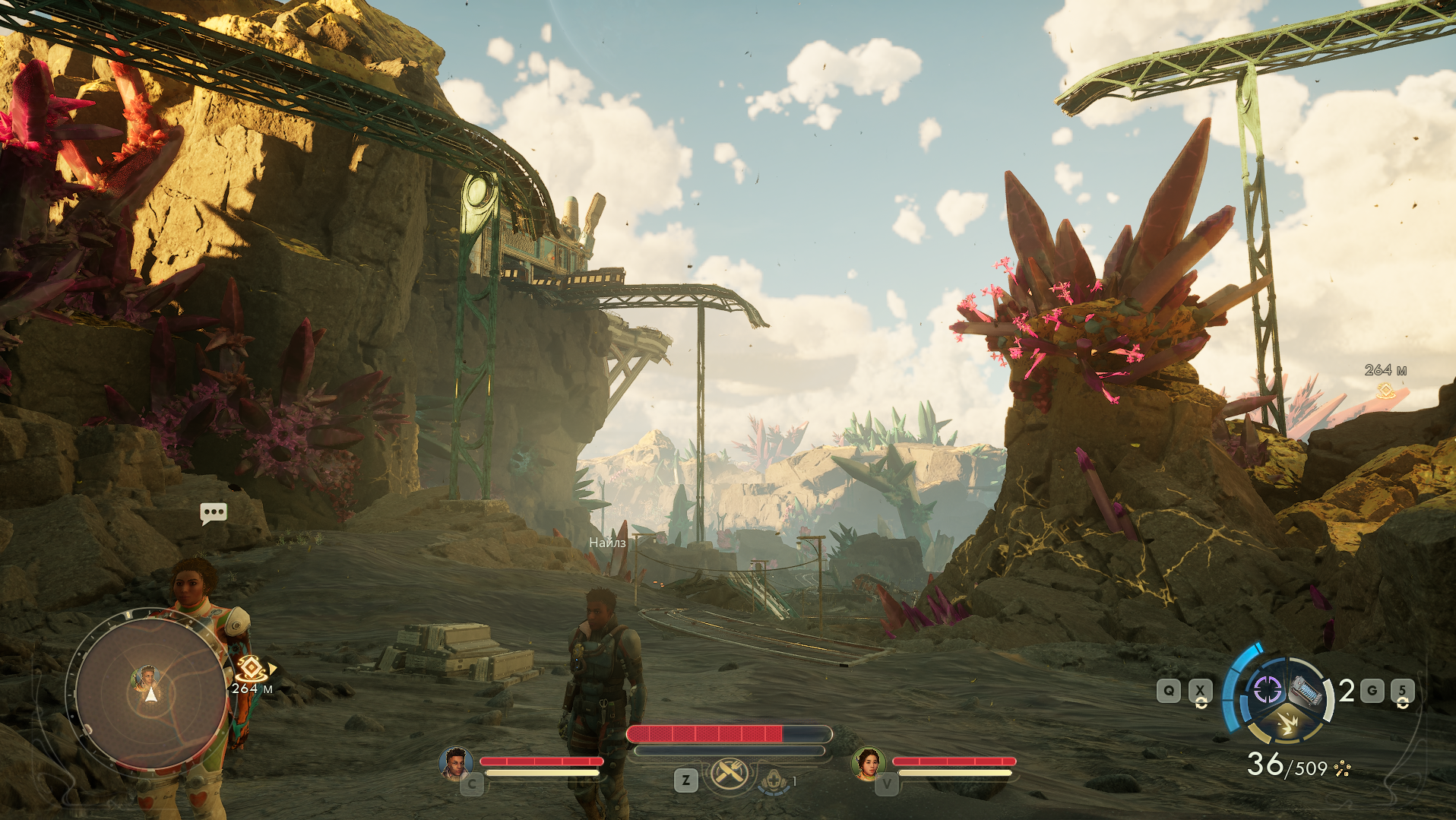Activate the medical inhaler icon
The height and width of the screenshot is (820, 1456).
coord(774,780)
